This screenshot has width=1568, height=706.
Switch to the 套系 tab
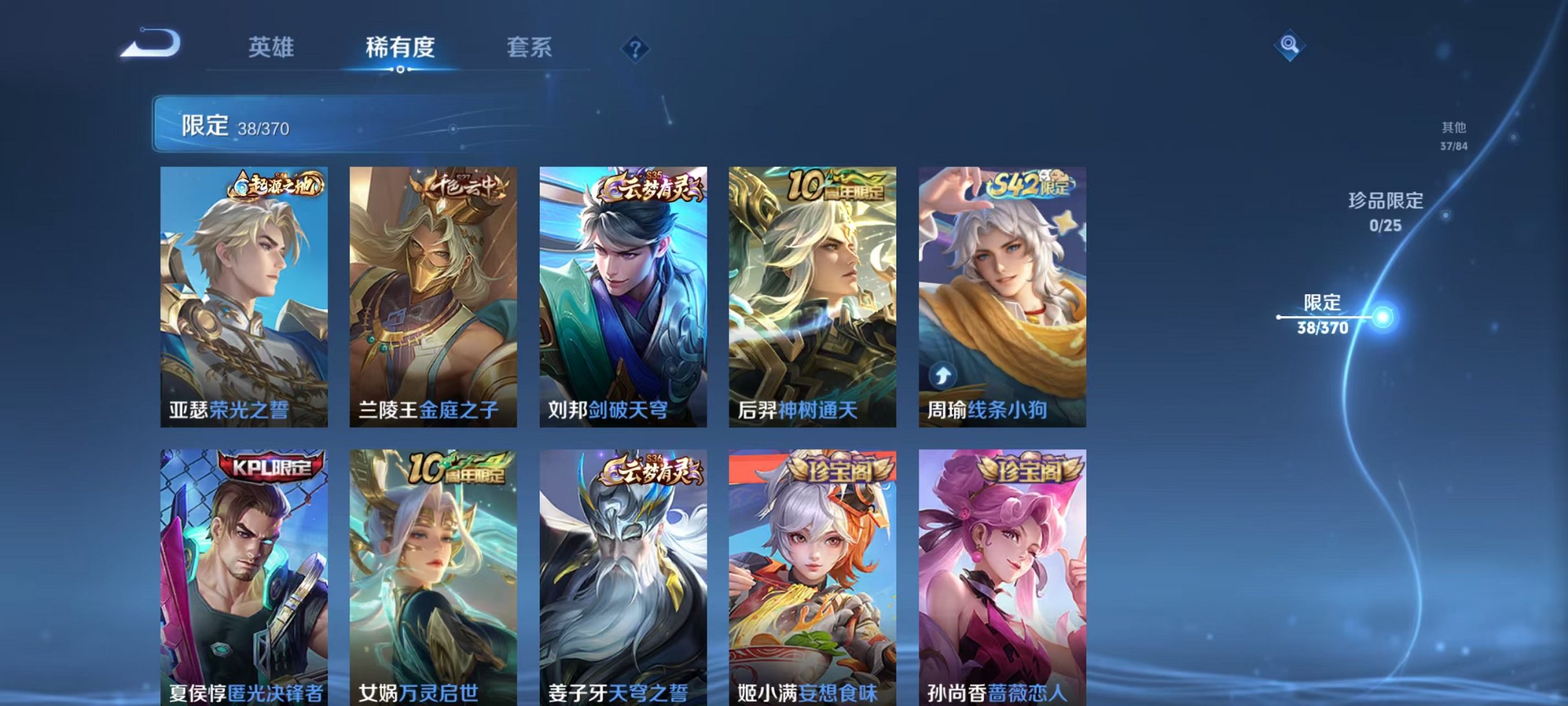tap(530, 47)
